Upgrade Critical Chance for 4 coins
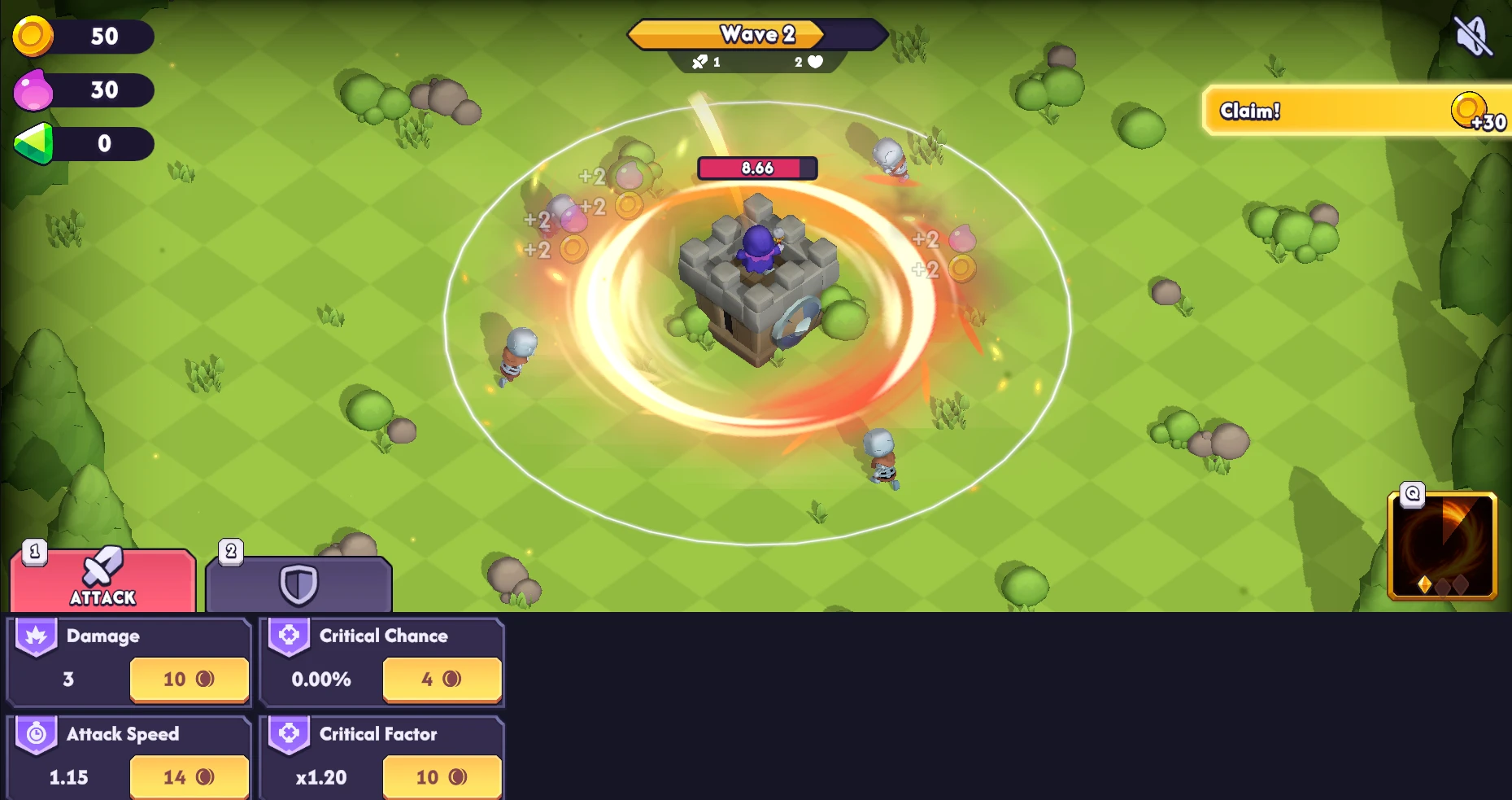The width and height of the screenshot is (1512, 800). tap(442, 680)
